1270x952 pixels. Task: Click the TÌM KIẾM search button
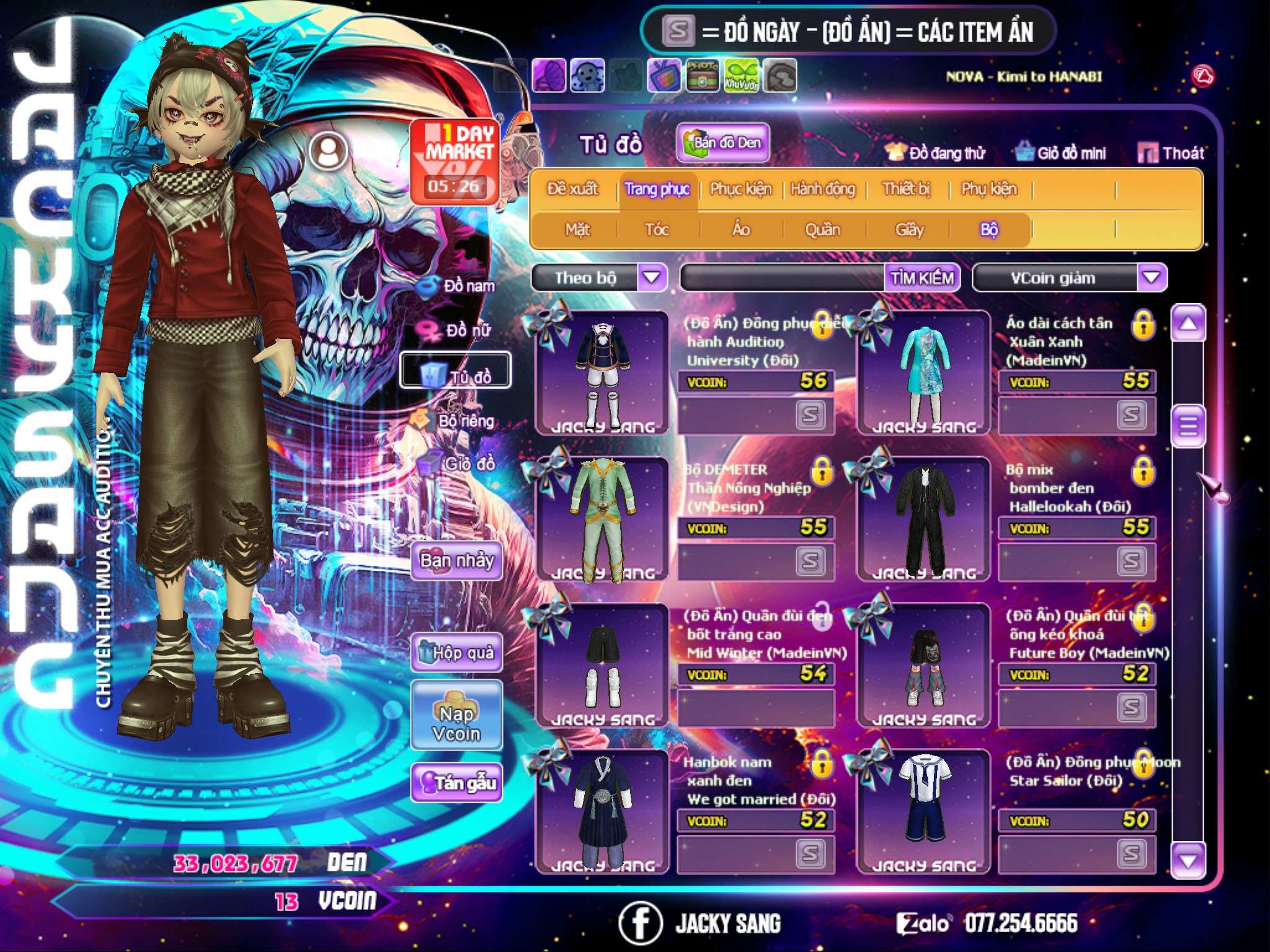(921, 278)
